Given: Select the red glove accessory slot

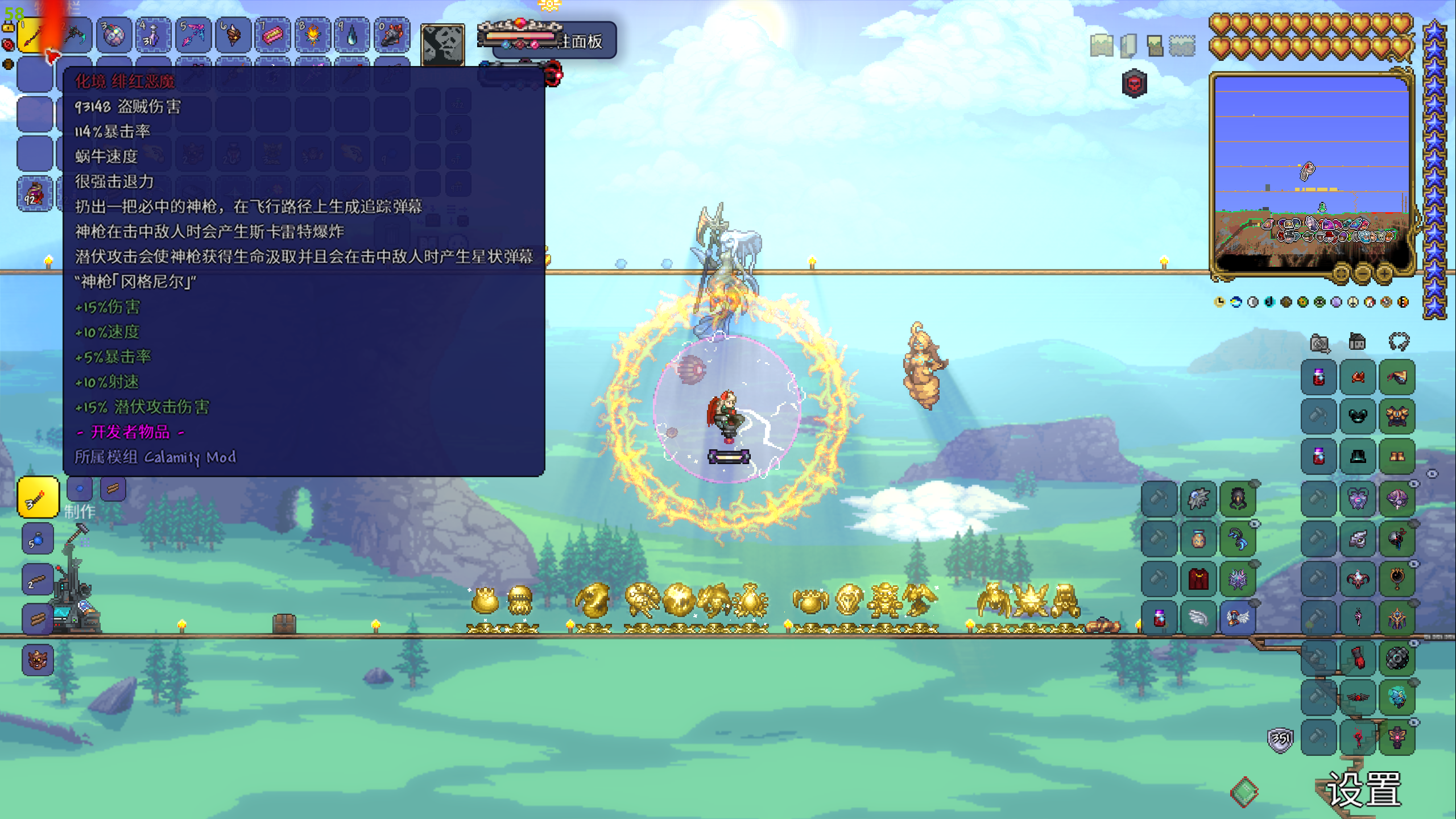Looking at the screenshot, I should click(1358, 659).
